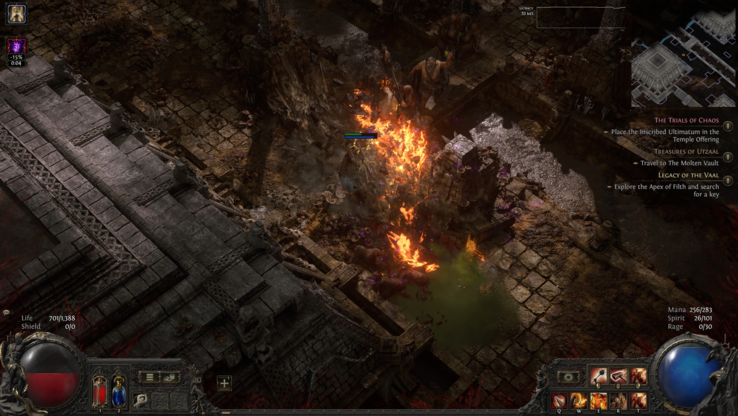Select the Legacy of the Vaal quest
This screenshot has height=416, width=738.
(x=688, y=175)
